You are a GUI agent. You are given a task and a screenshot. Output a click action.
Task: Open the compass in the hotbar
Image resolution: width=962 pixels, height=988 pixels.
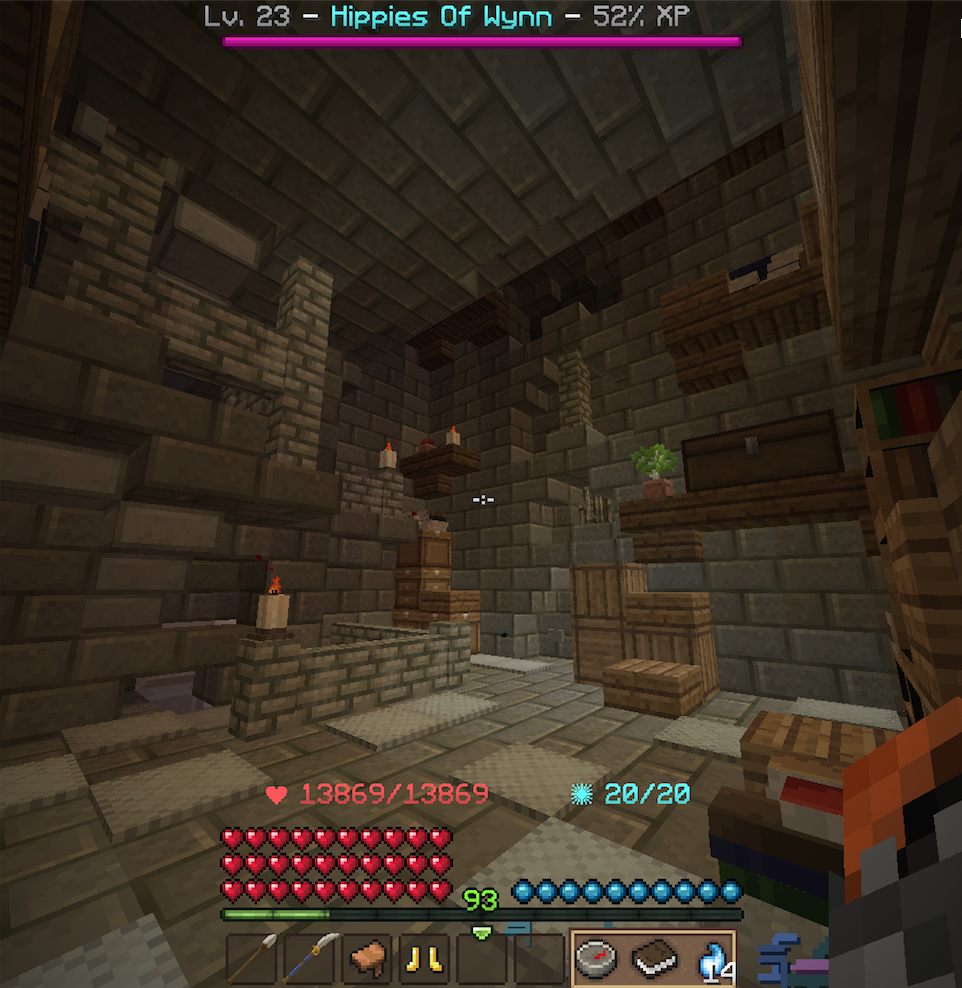[597, 960]
